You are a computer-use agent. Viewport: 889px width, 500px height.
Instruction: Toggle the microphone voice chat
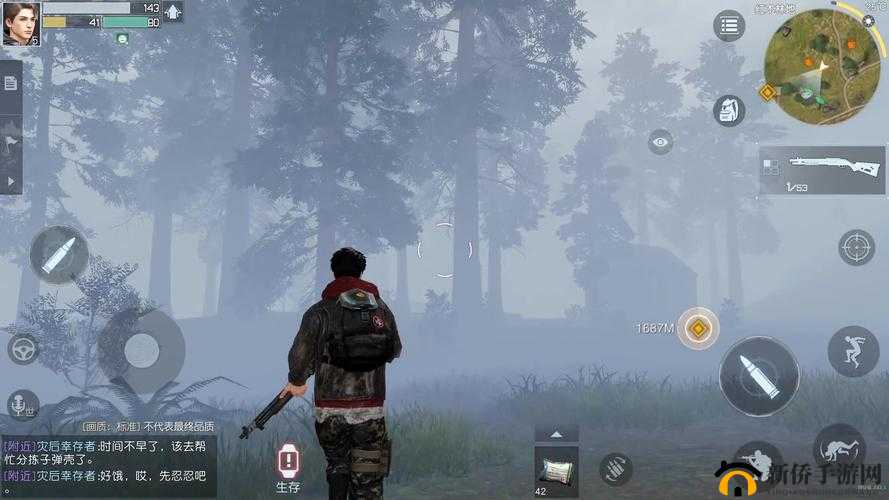click(x=21, y=404)
